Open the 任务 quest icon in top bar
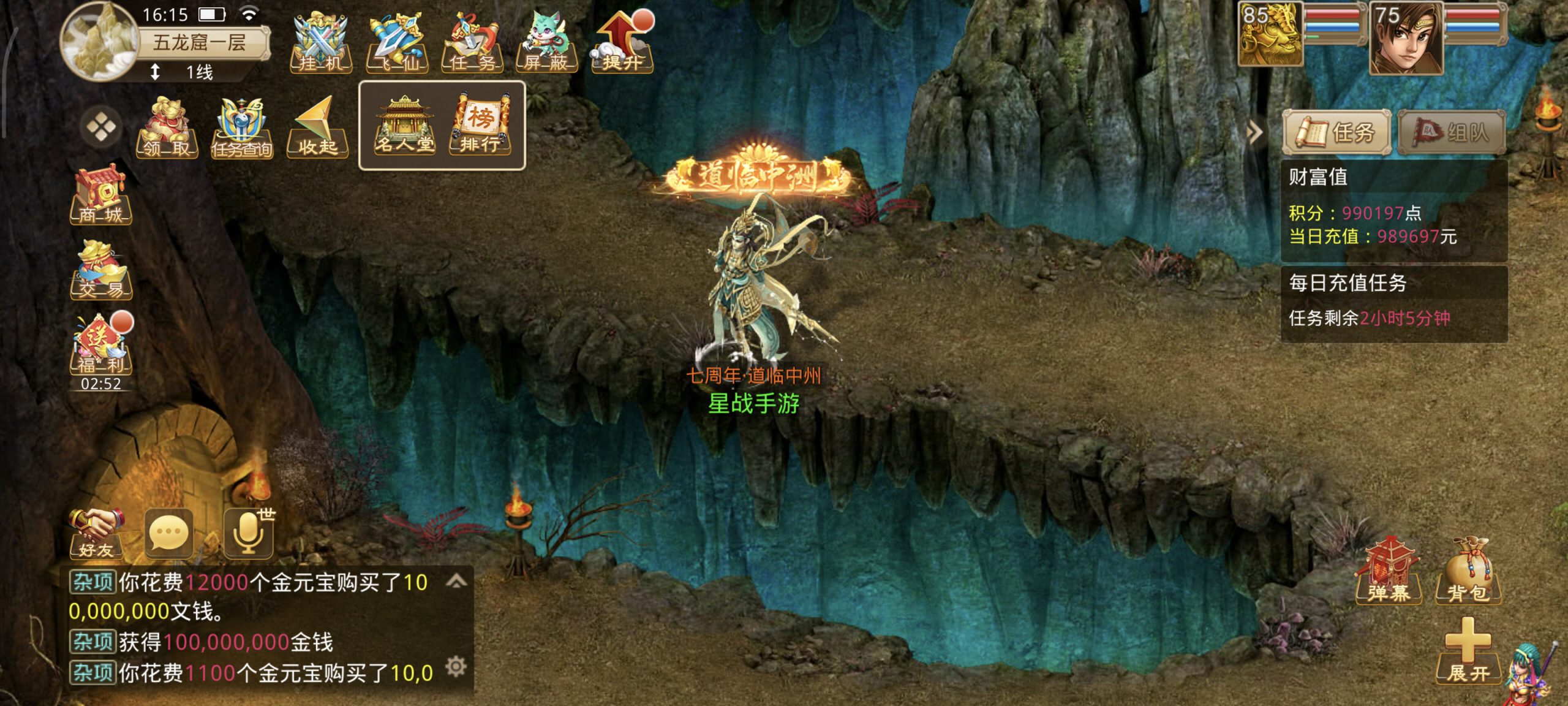The image size is (1568, 706). tap(472, 43)
